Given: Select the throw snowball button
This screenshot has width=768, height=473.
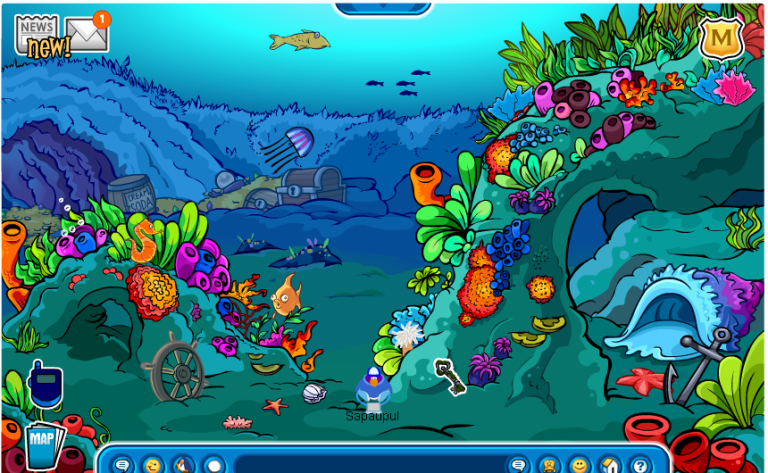Looking at the screenshot, I should (x=213, y=465).
